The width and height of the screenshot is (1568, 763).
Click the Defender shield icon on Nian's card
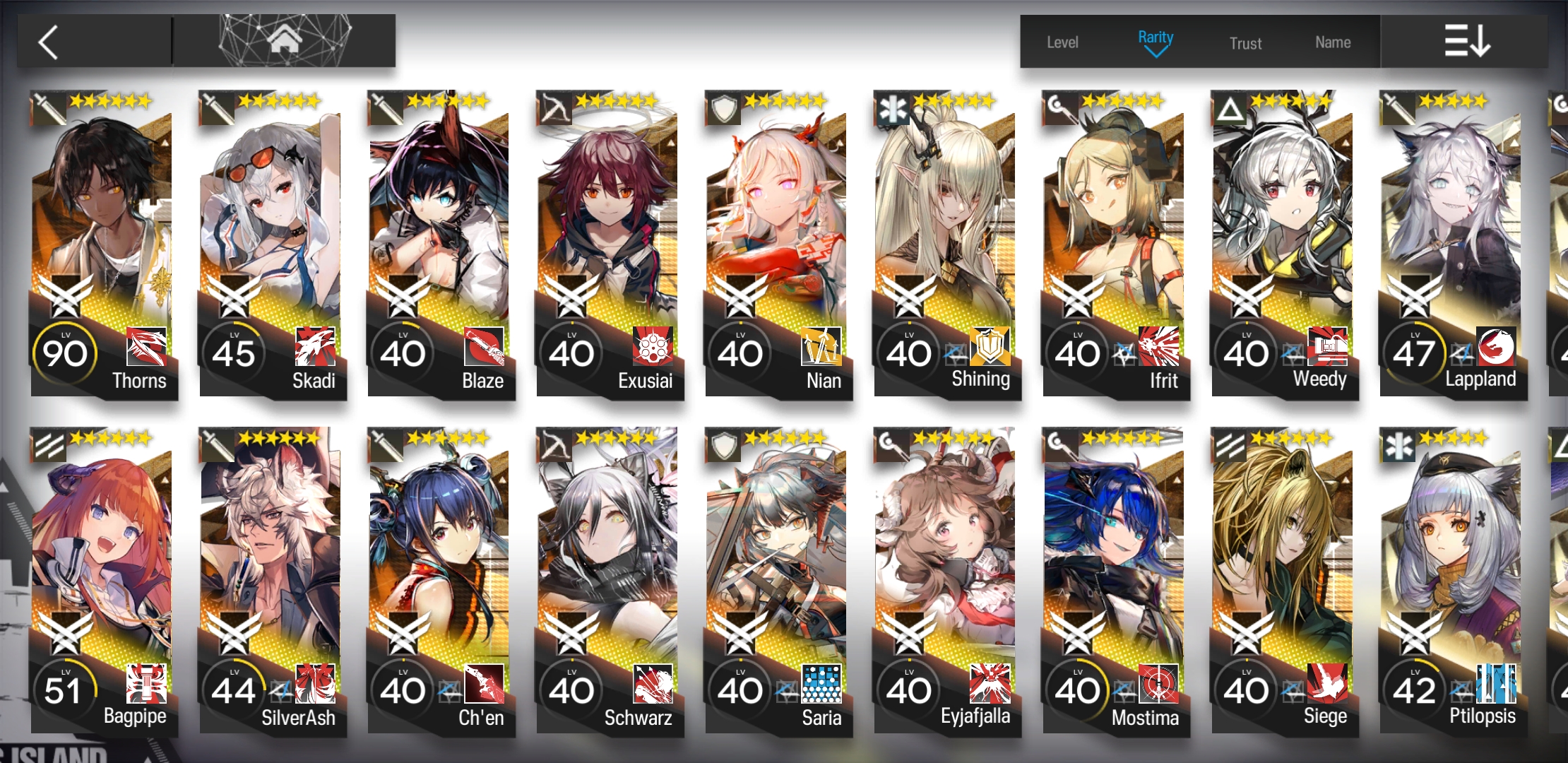point(721,107)
